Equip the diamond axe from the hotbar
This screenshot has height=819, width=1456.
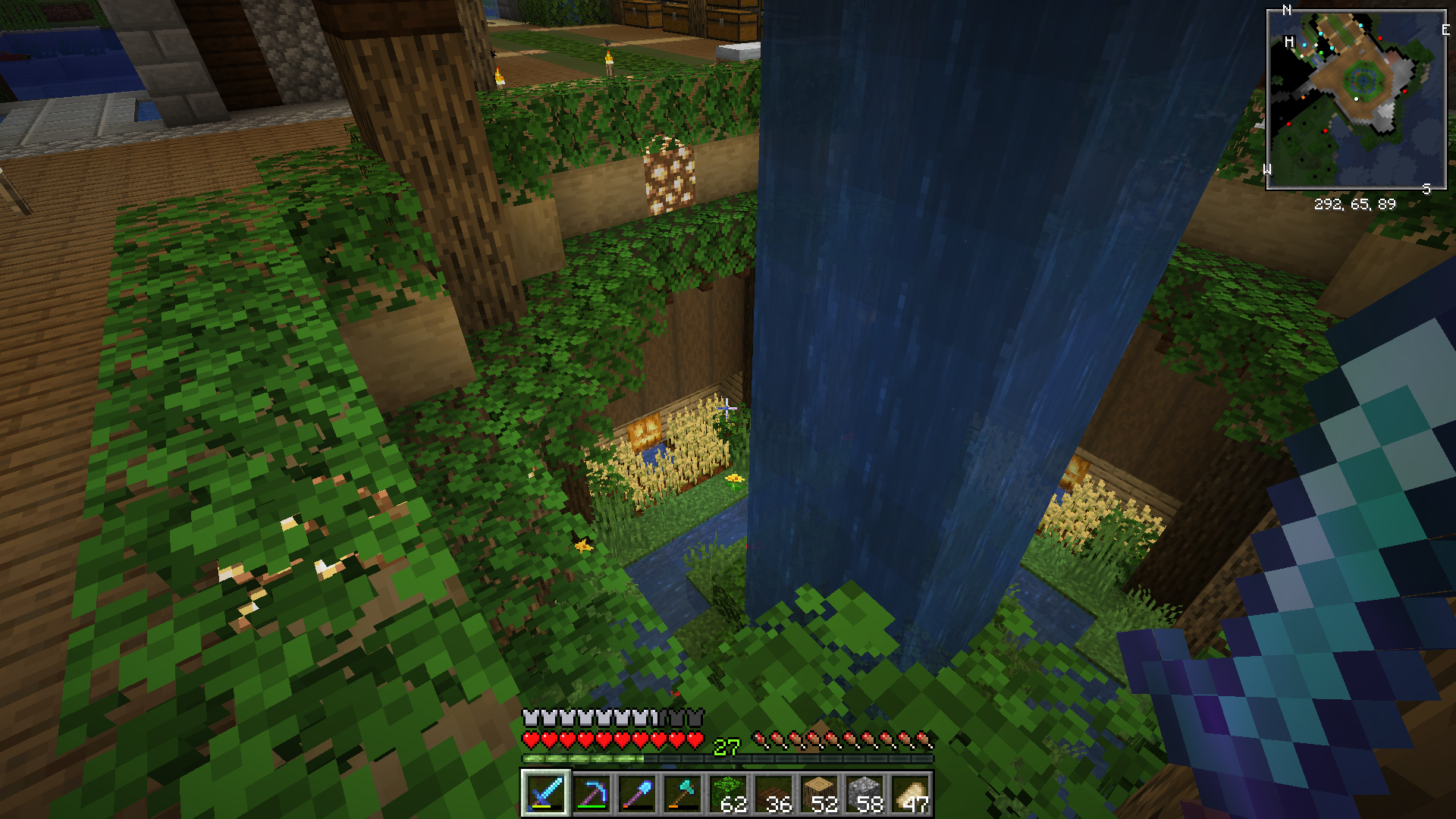click(x=682, y=794)
